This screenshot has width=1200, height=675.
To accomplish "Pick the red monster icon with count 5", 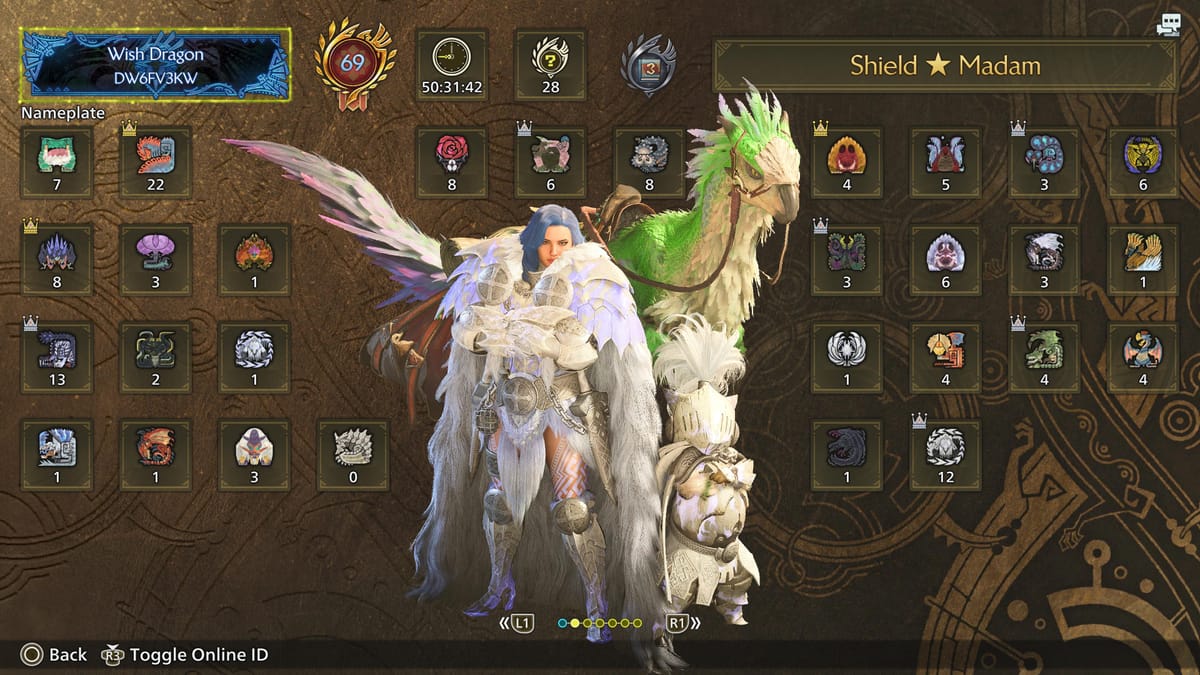I will pyautogui.click(x=945, y=162).
